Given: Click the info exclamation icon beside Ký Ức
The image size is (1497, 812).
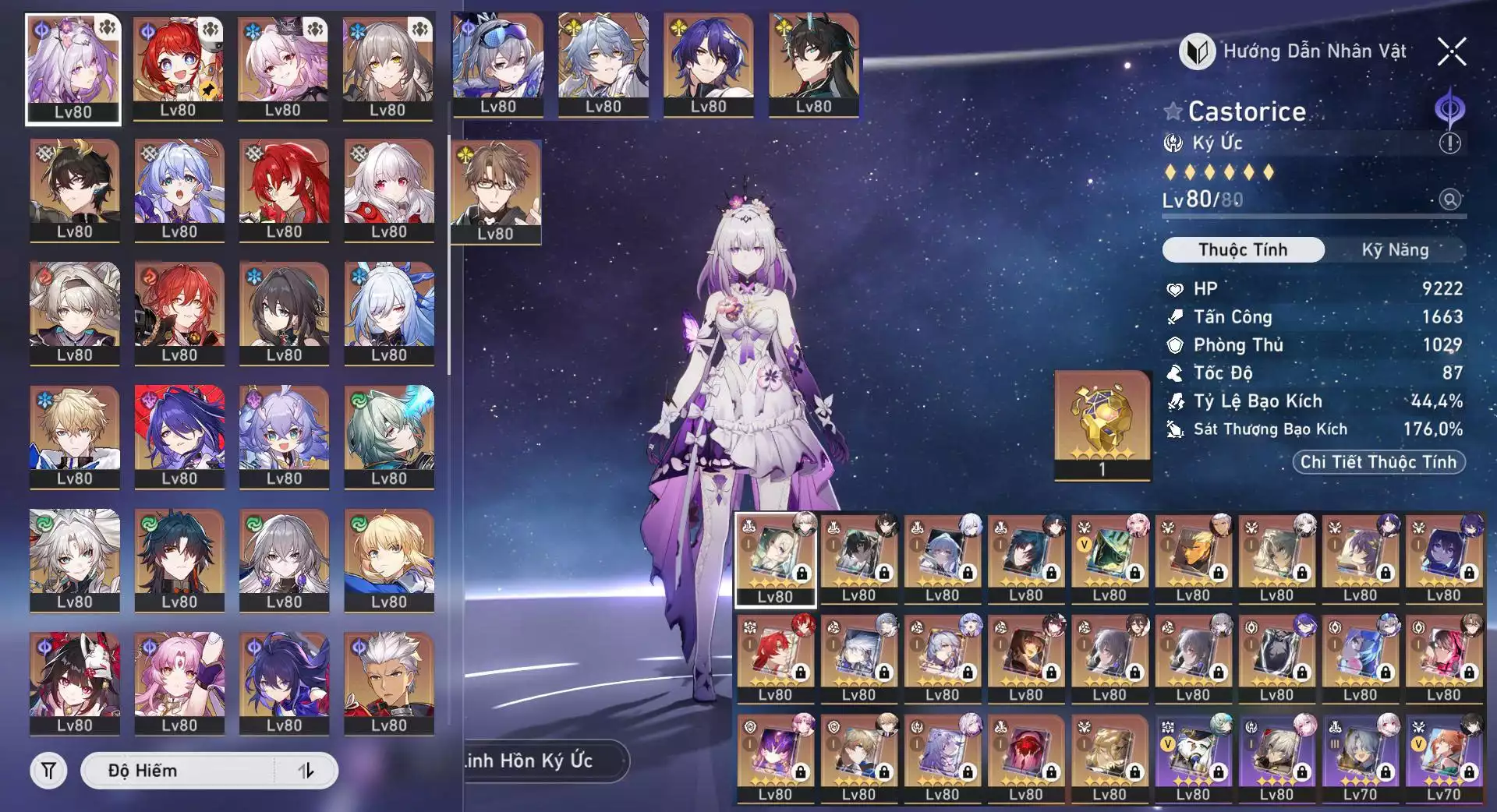Looking at the screenshot, I should pyautogui.click(x=1449, y=143).
